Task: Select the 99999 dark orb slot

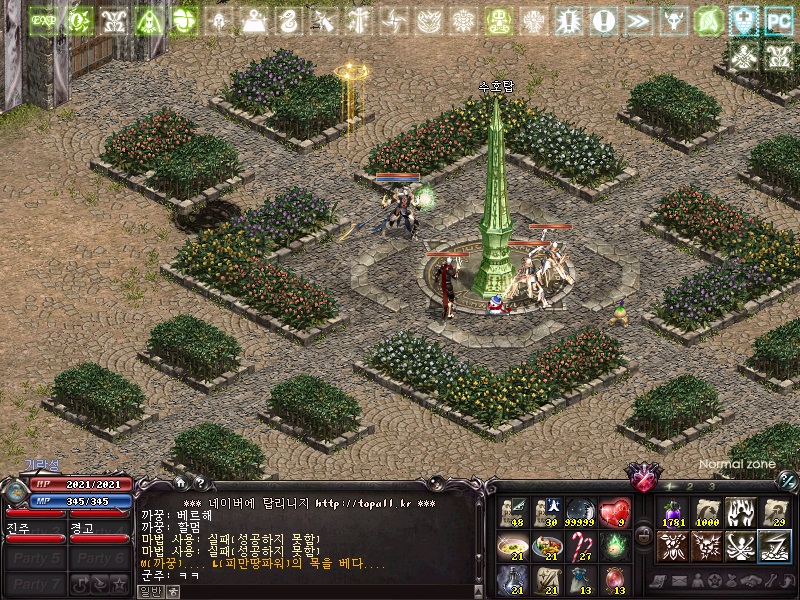Action: click(580, 513)
